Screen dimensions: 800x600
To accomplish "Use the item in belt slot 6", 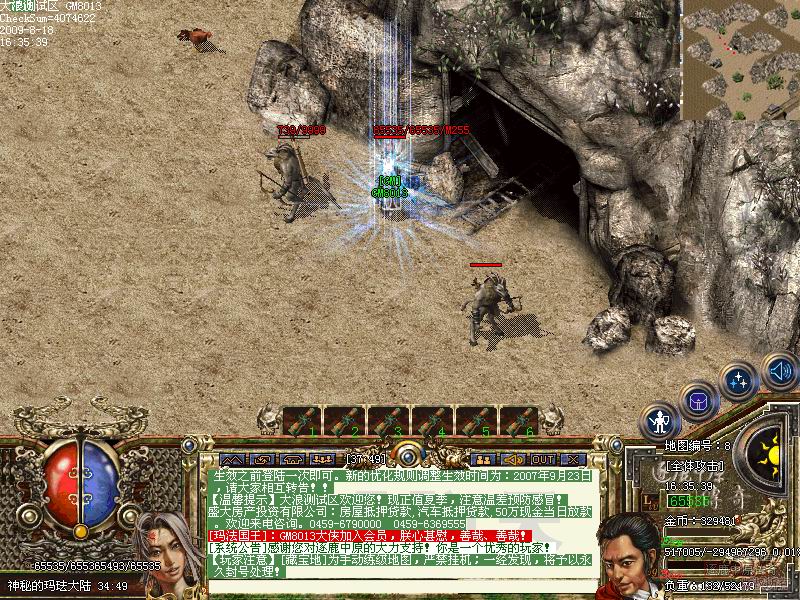I will pyautogui.click(x=520, y=420).
